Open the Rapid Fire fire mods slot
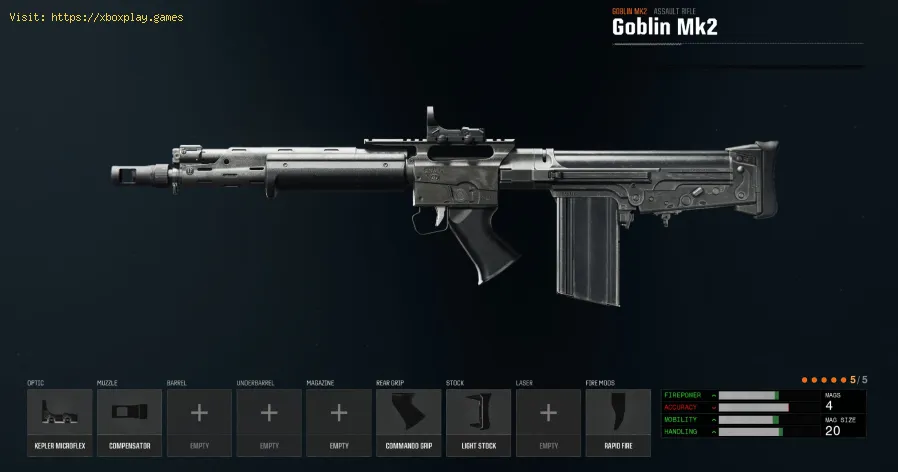 click(x=618, y=417)
